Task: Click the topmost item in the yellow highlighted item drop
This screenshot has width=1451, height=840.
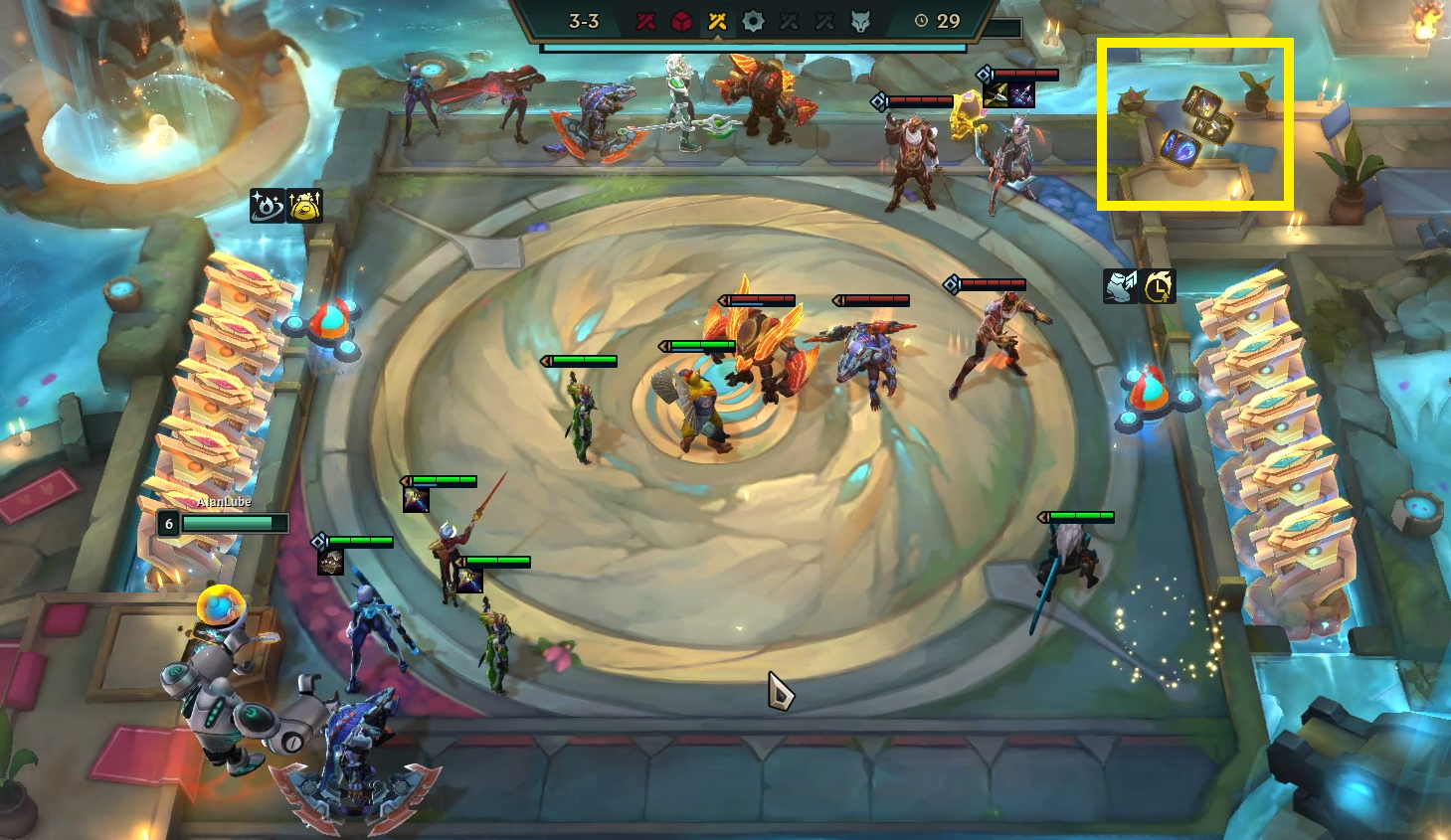Action: click(1203, 102)
